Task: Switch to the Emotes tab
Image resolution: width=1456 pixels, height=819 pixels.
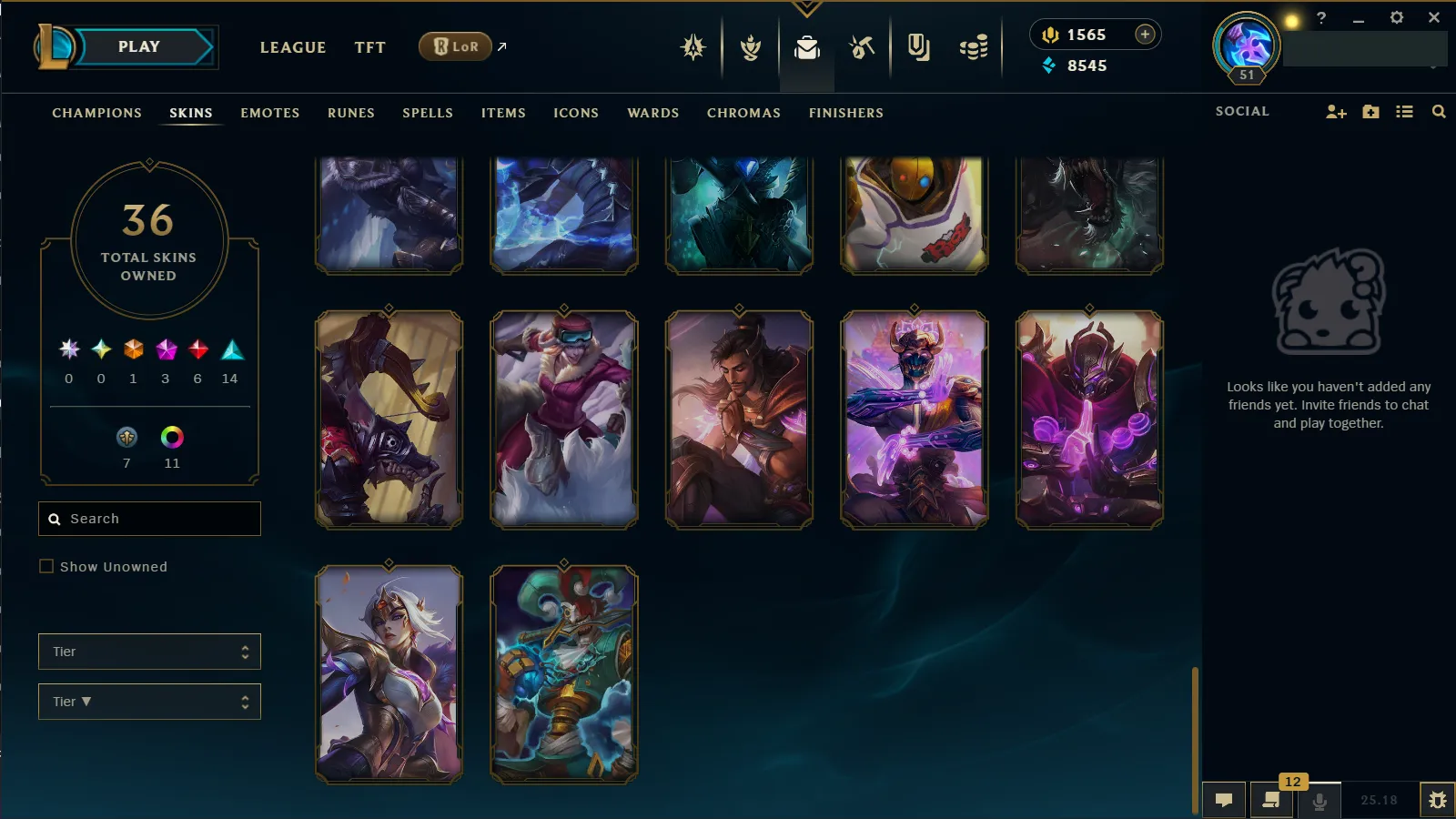Action: pyautogui.click(x=269, y=113)
